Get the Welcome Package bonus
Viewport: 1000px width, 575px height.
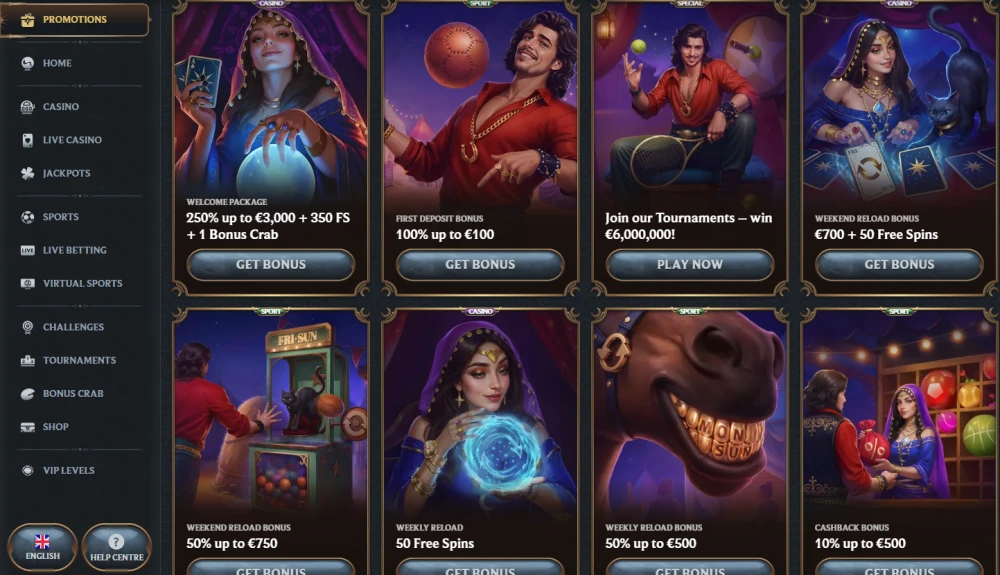(x=270, y=265)
